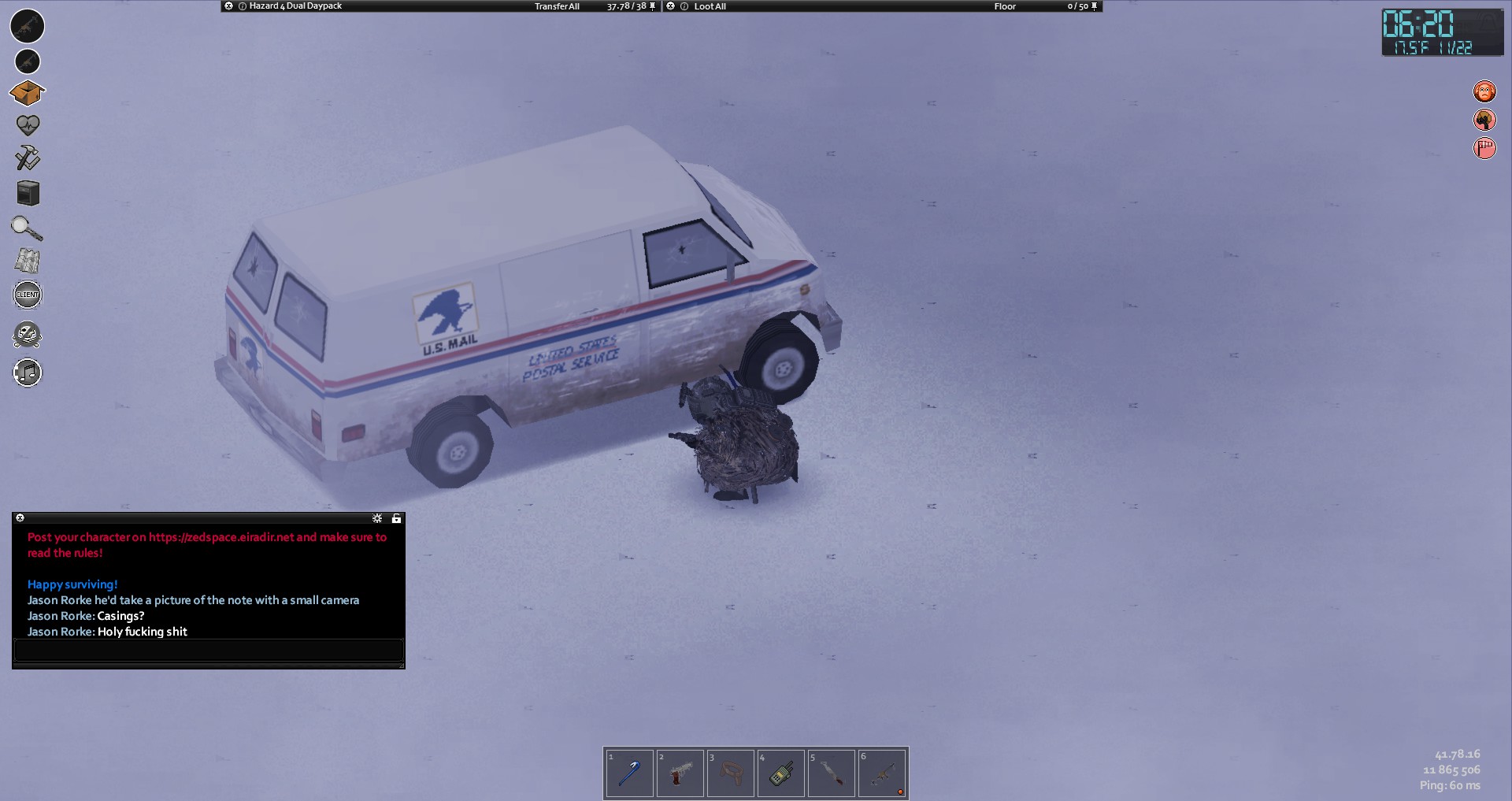
Task: Click Transfer All in the daypack bar
Action: click(x=557, y=6)
